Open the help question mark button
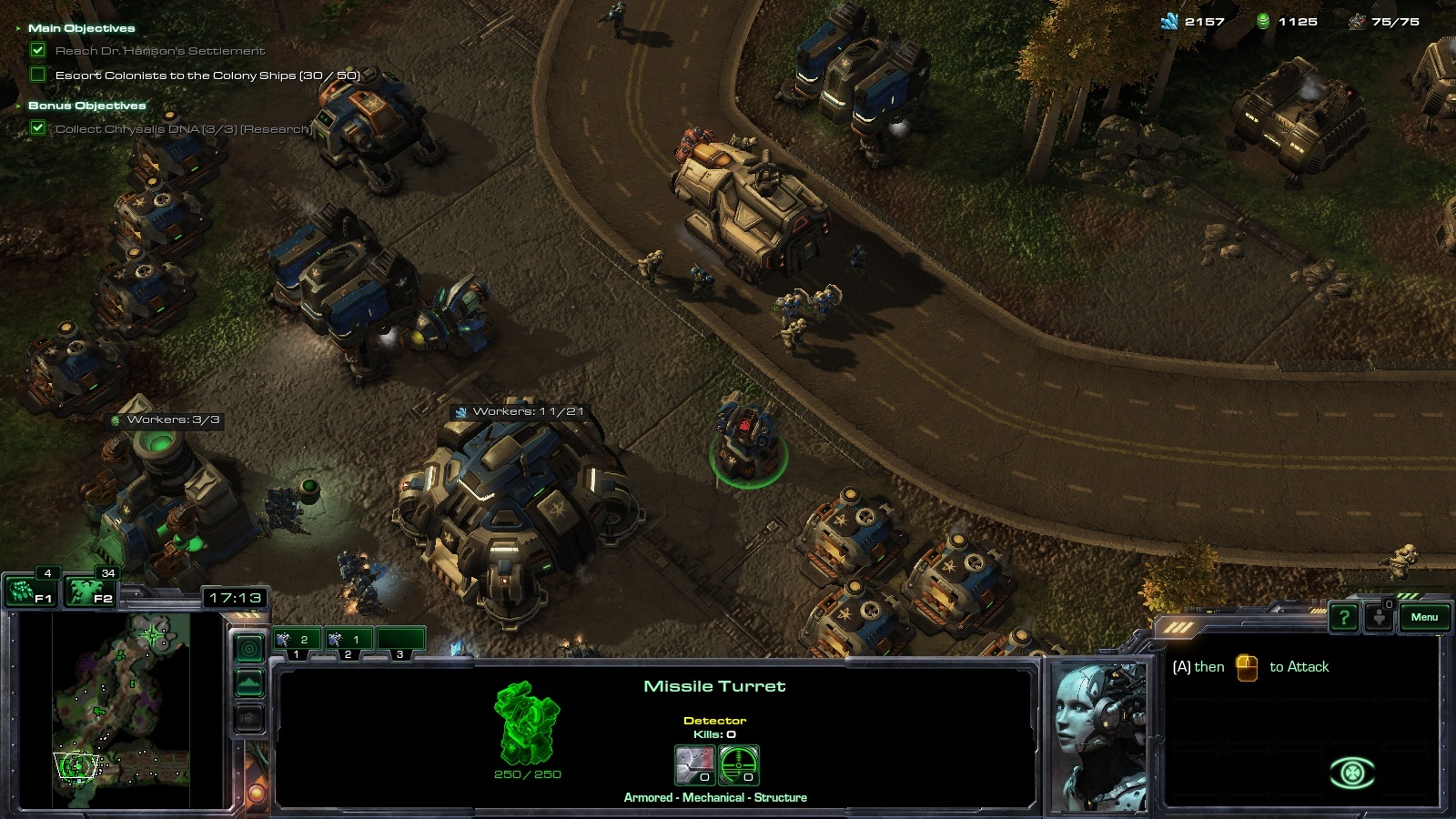This screenshot has height=819, width=1456. click(x=1343, y=618)
